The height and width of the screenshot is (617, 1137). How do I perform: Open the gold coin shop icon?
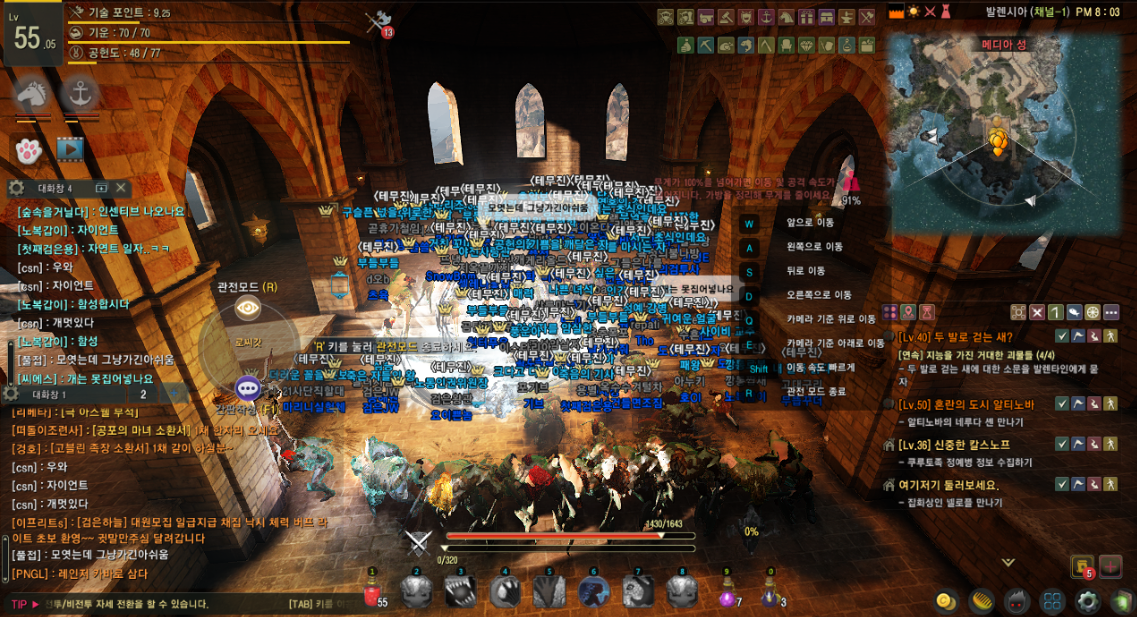click(944, 601)
